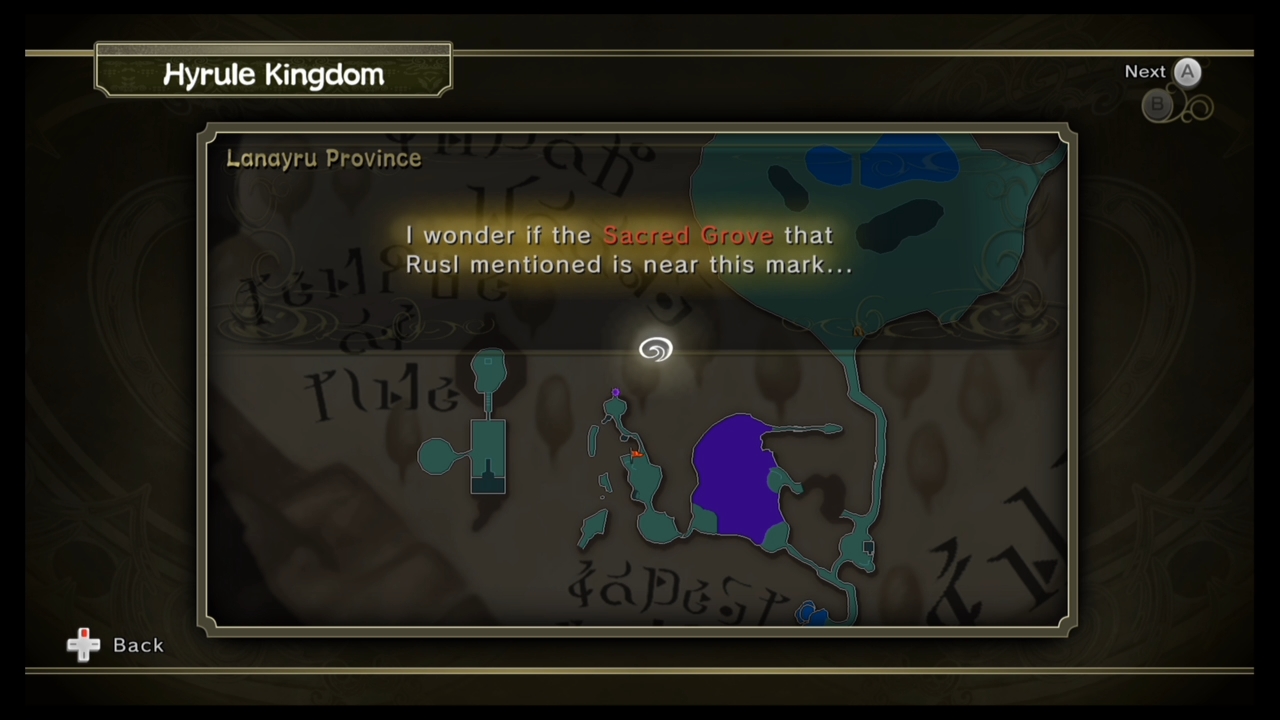
Task: Click the white A button icon
Action: pyautogui.click(x=1187, y=71)
